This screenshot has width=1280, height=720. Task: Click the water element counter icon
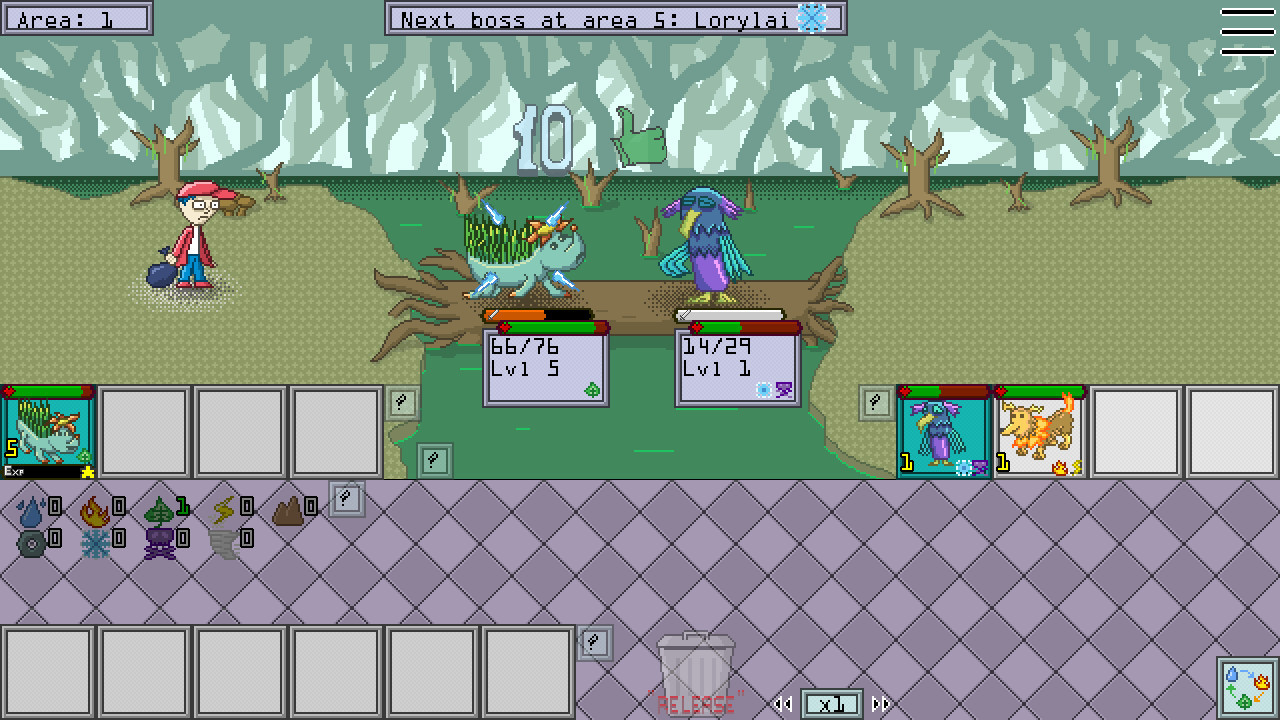30,511
